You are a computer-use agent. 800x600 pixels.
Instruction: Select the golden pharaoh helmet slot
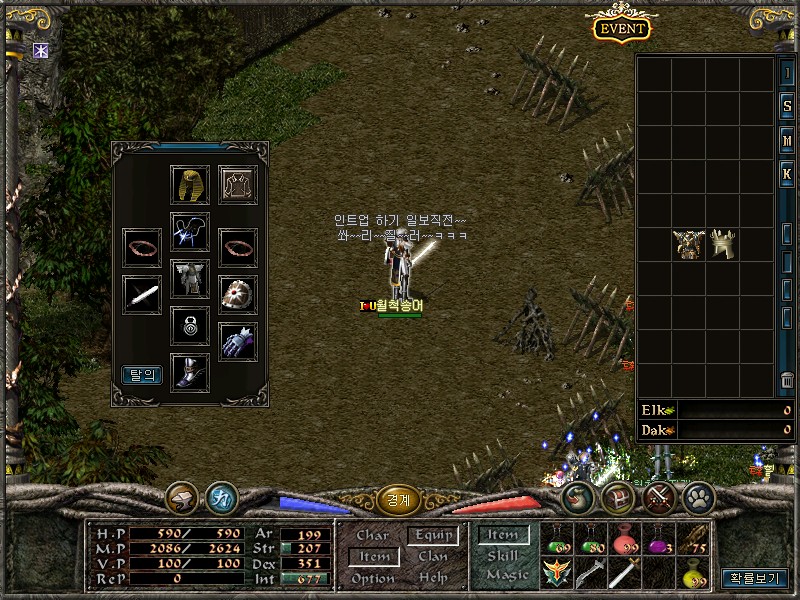pos(189,184)
